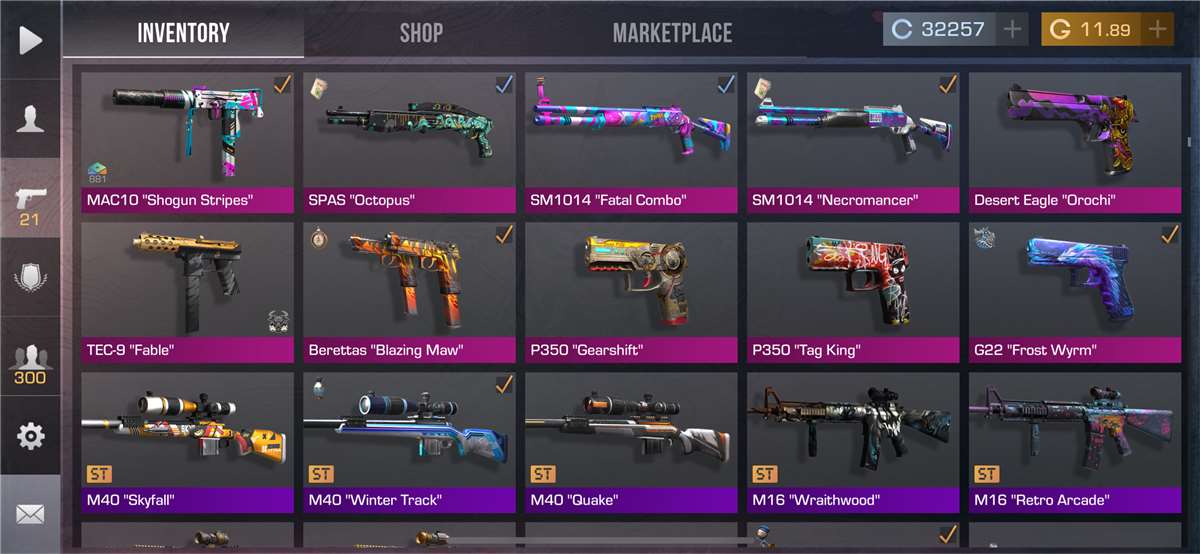Check the mail envelope icon
This screenshot has width=1200, height=554.
coord(30,515)
